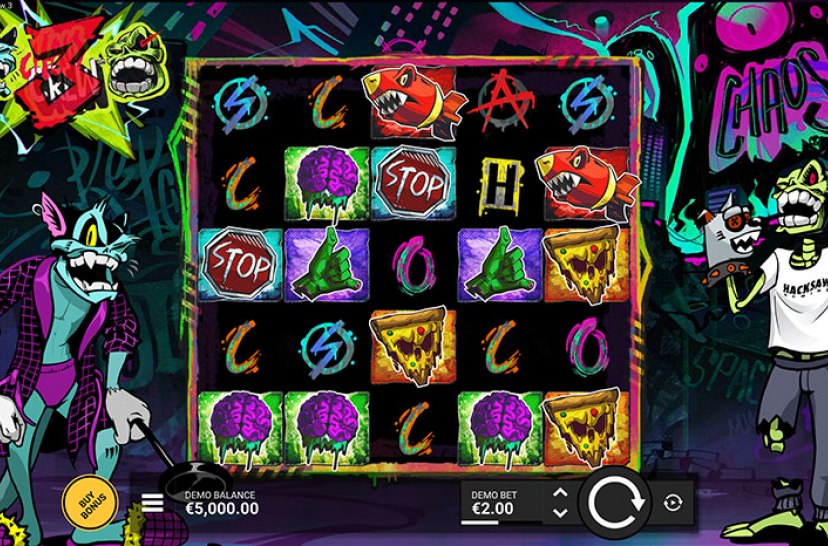Image resolution: width=828 pixels, height=546 pixels.
Task: Increase the demo bet with the up arrow
Action: 560,493
